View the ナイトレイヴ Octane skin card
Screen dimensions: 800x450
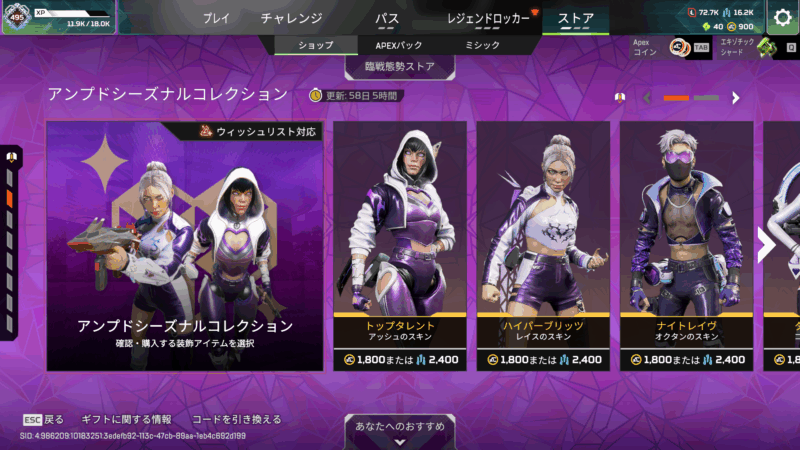(x=686, y=245)
